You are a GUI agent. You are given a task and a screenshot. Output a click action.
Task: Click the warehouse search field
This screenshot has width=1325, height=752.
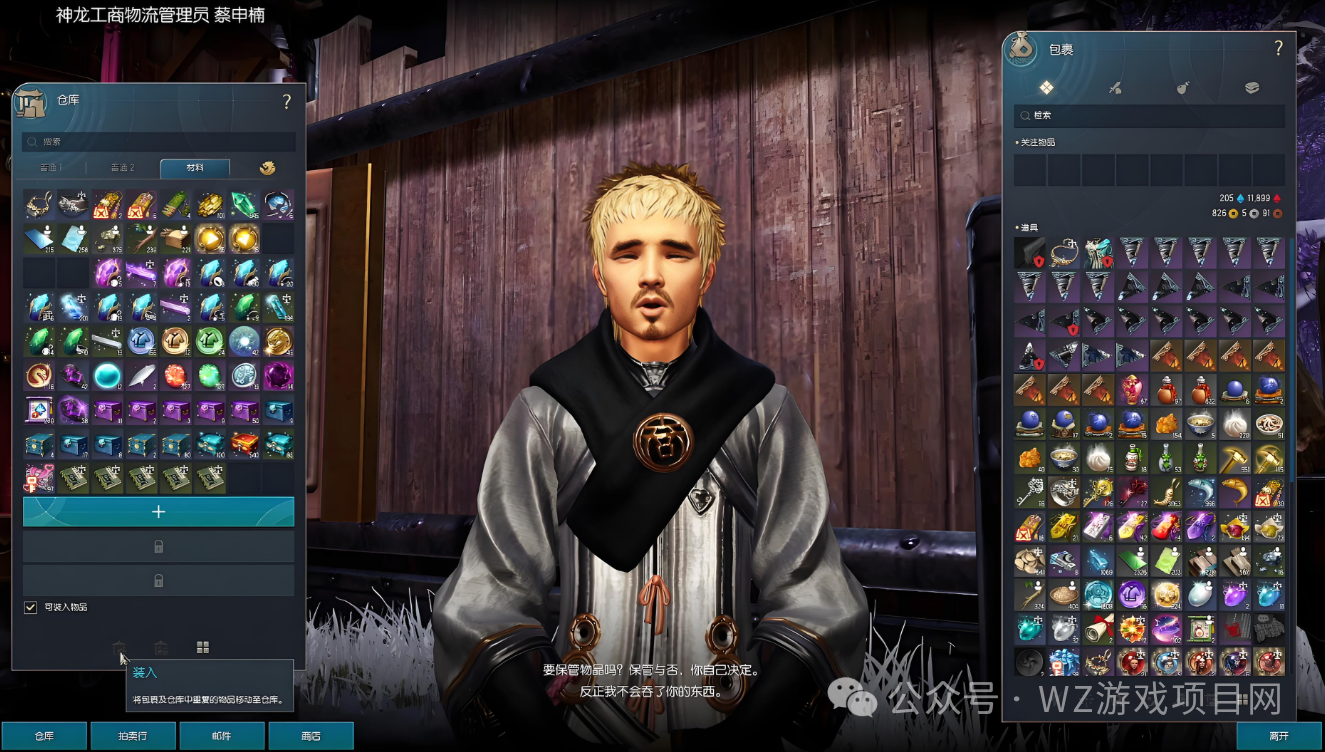point(160,142)
